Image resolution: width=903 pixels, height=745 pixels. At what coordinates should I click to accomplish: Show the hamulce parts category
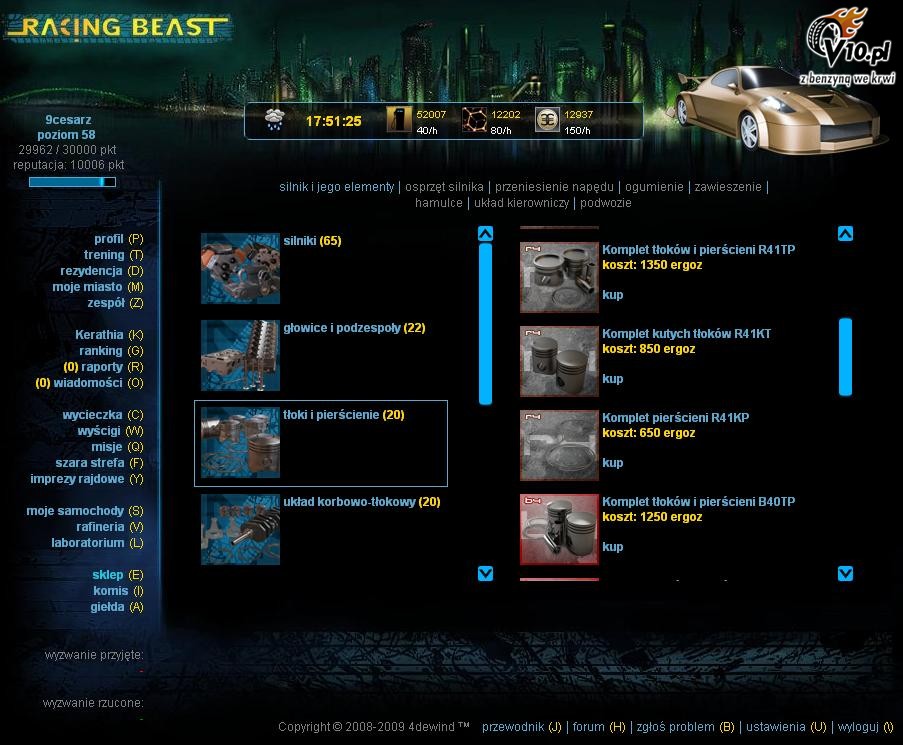[439, 203]
